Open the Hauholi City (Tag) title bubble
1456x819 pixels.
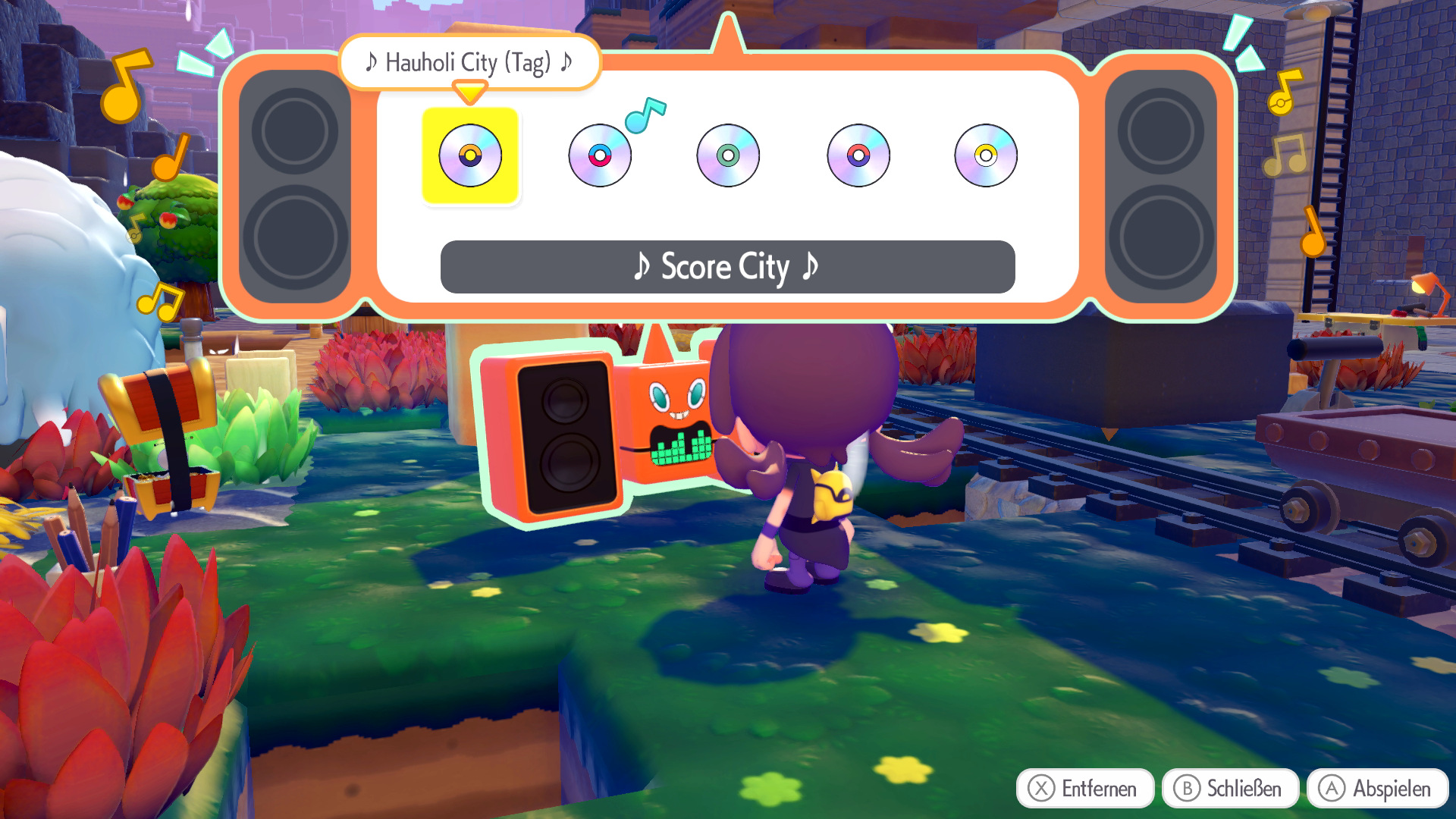click(x=469, y=63)
